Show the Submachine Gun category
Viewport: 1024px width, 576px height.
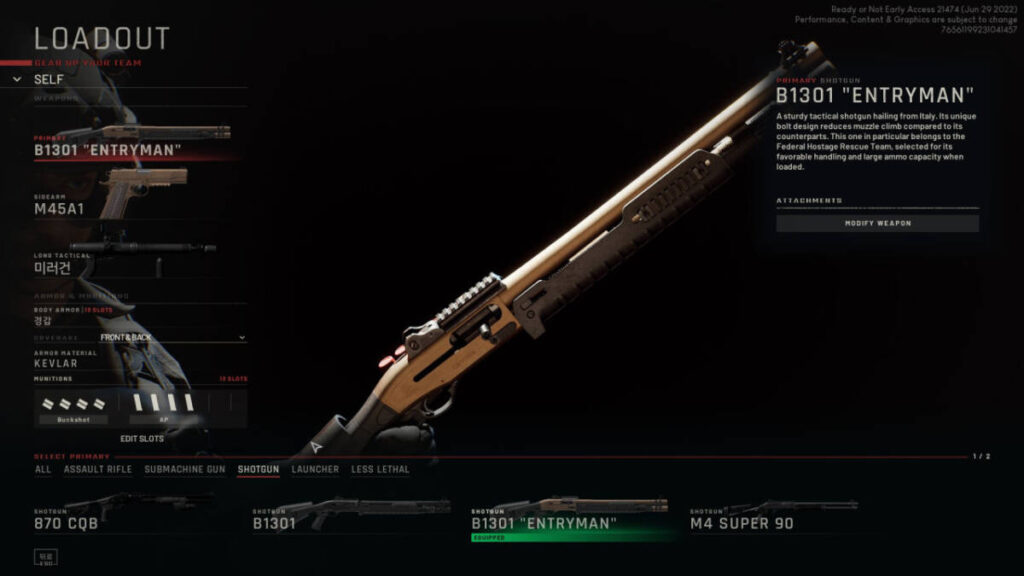point(184,469)
